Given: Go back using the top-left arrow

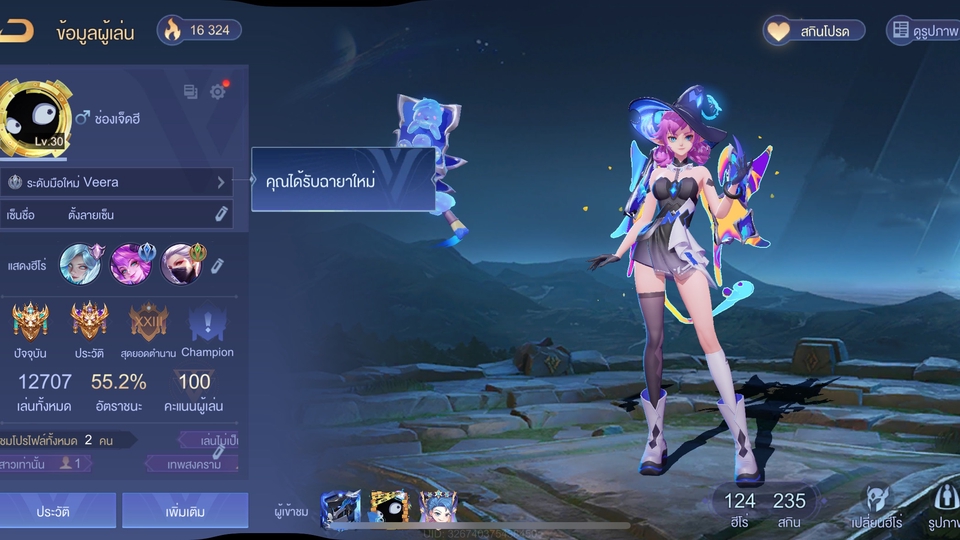Looking at the screenshot, I should pos(14,30).
